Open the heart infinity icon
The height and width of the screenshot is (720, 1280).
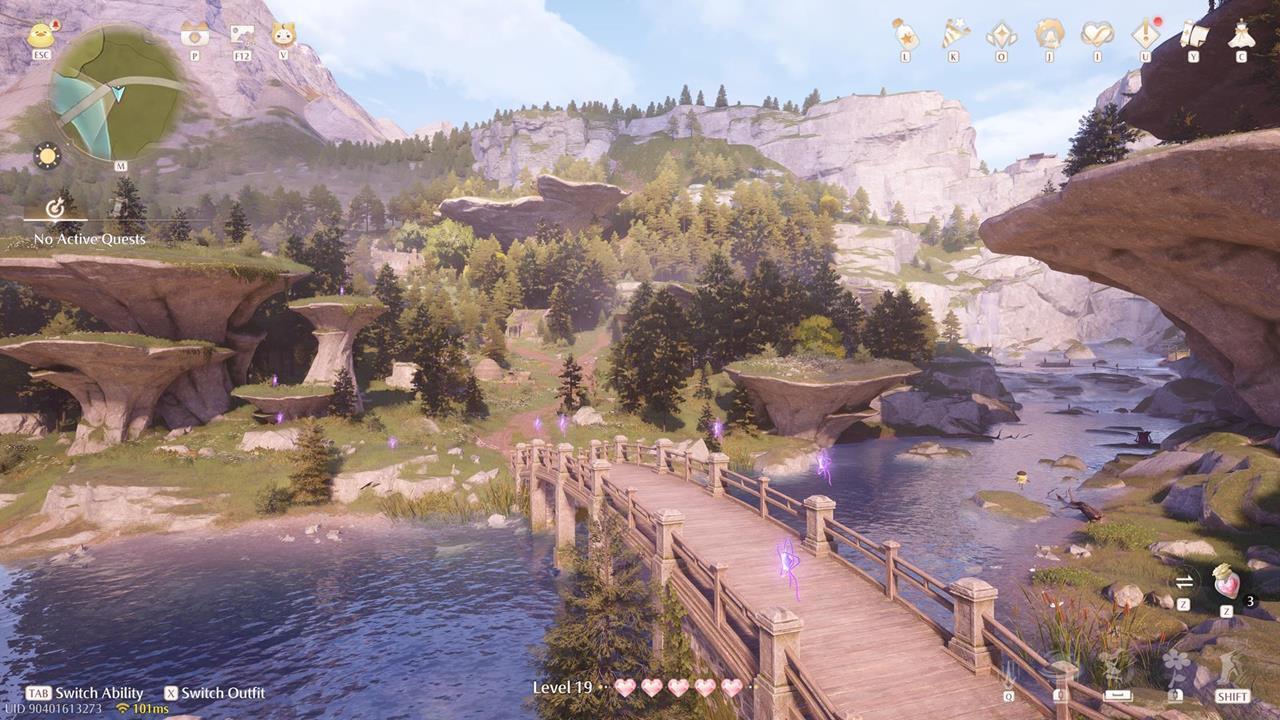click(1097, 35)
